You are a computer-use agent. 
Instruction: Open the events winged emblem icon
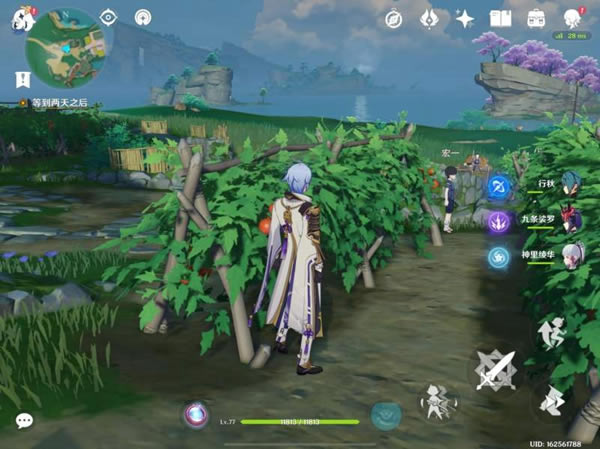click(x=429, y=18)
